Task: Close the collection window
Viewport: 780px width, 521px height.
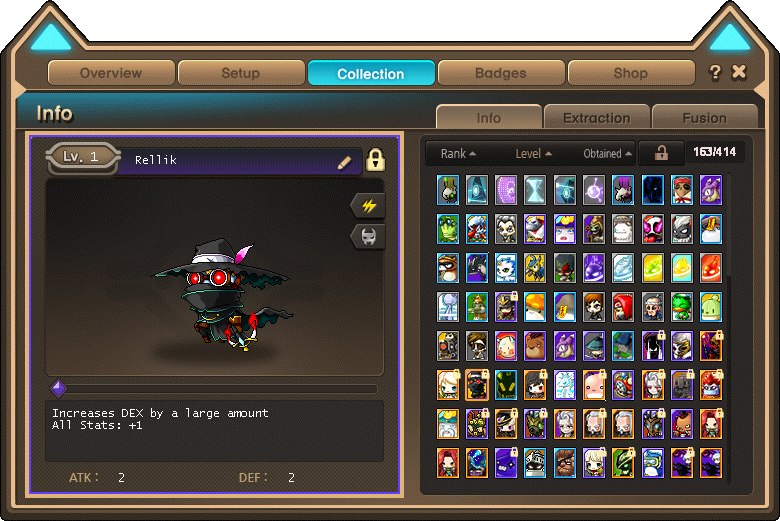Action: click(x=739, y=72)
